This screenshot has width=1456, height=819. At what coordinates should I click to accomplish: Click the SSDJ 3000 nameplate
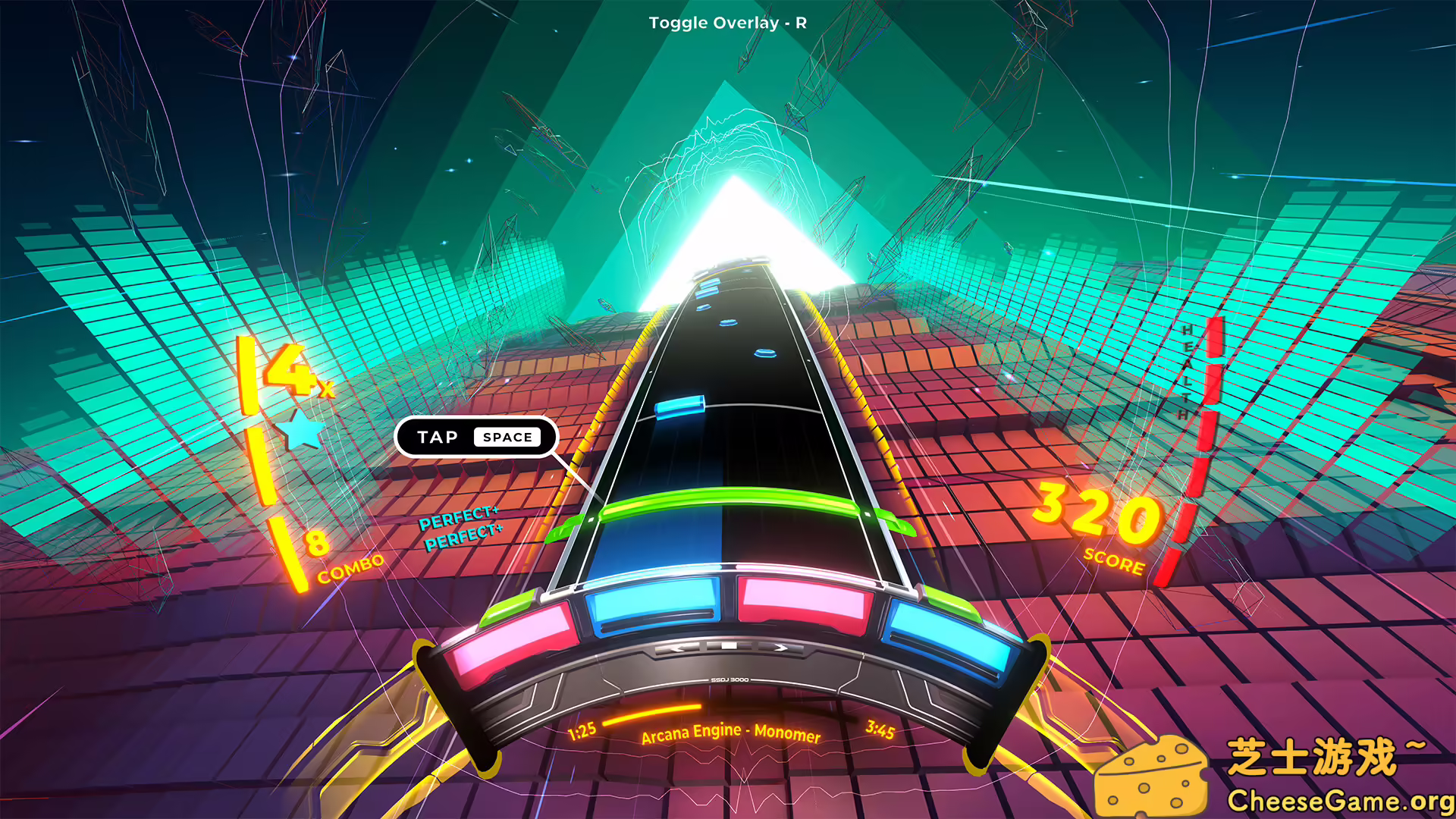tap(730, 680)
